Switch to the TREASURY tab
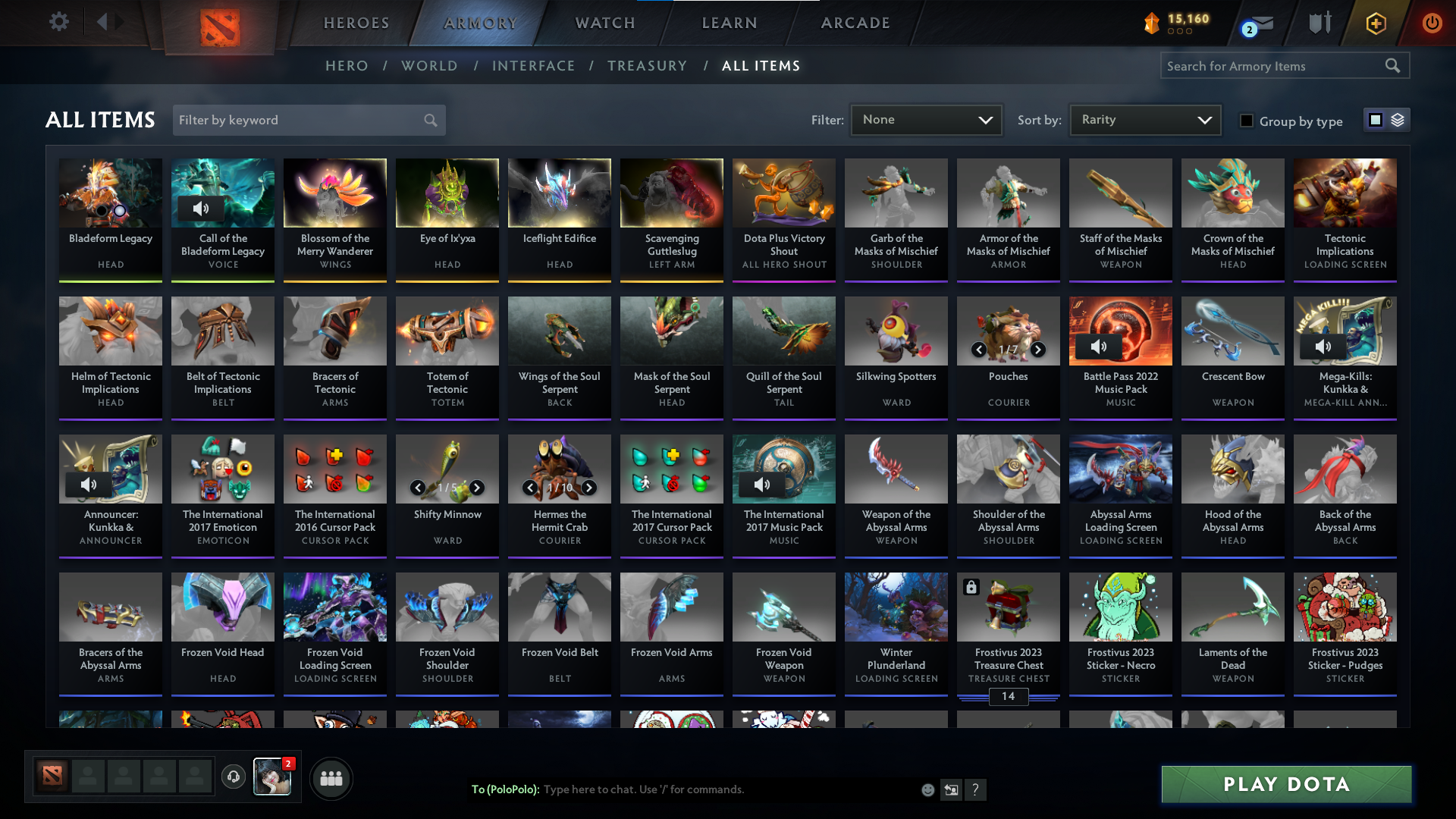Viewport: 1456px width, 819px height. (647, 66)
